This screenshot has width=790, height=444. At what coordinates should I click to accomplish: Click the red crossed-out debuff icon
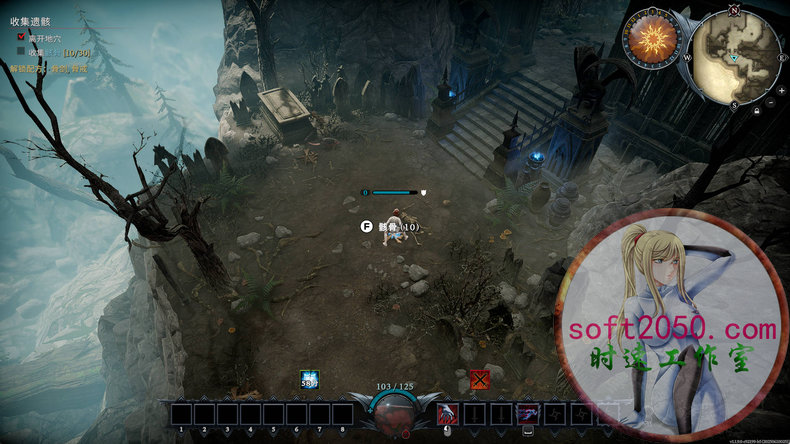tap(479, 380)
